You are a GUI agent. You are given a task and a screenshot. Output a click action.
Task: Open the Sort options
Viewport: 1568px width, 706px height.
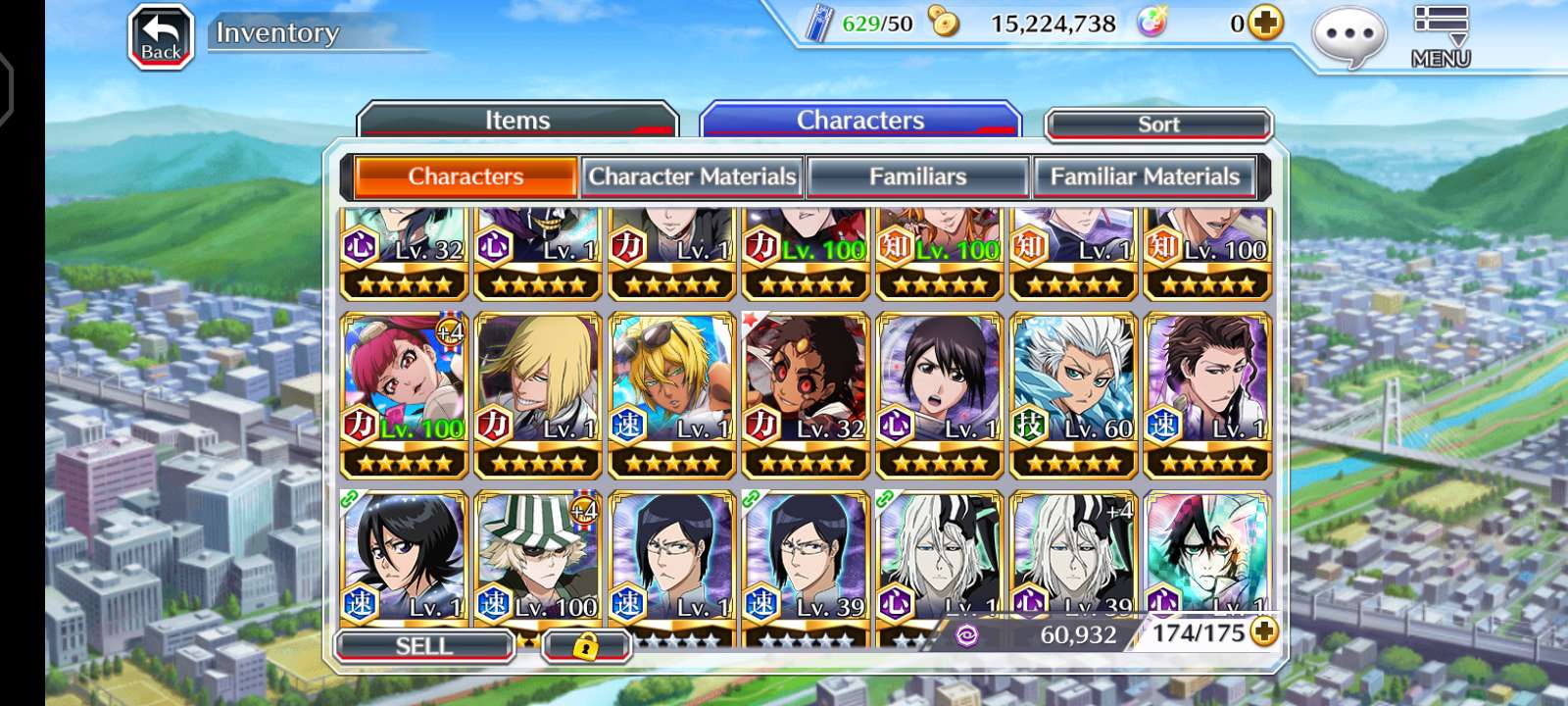(x=1158, y=125)
